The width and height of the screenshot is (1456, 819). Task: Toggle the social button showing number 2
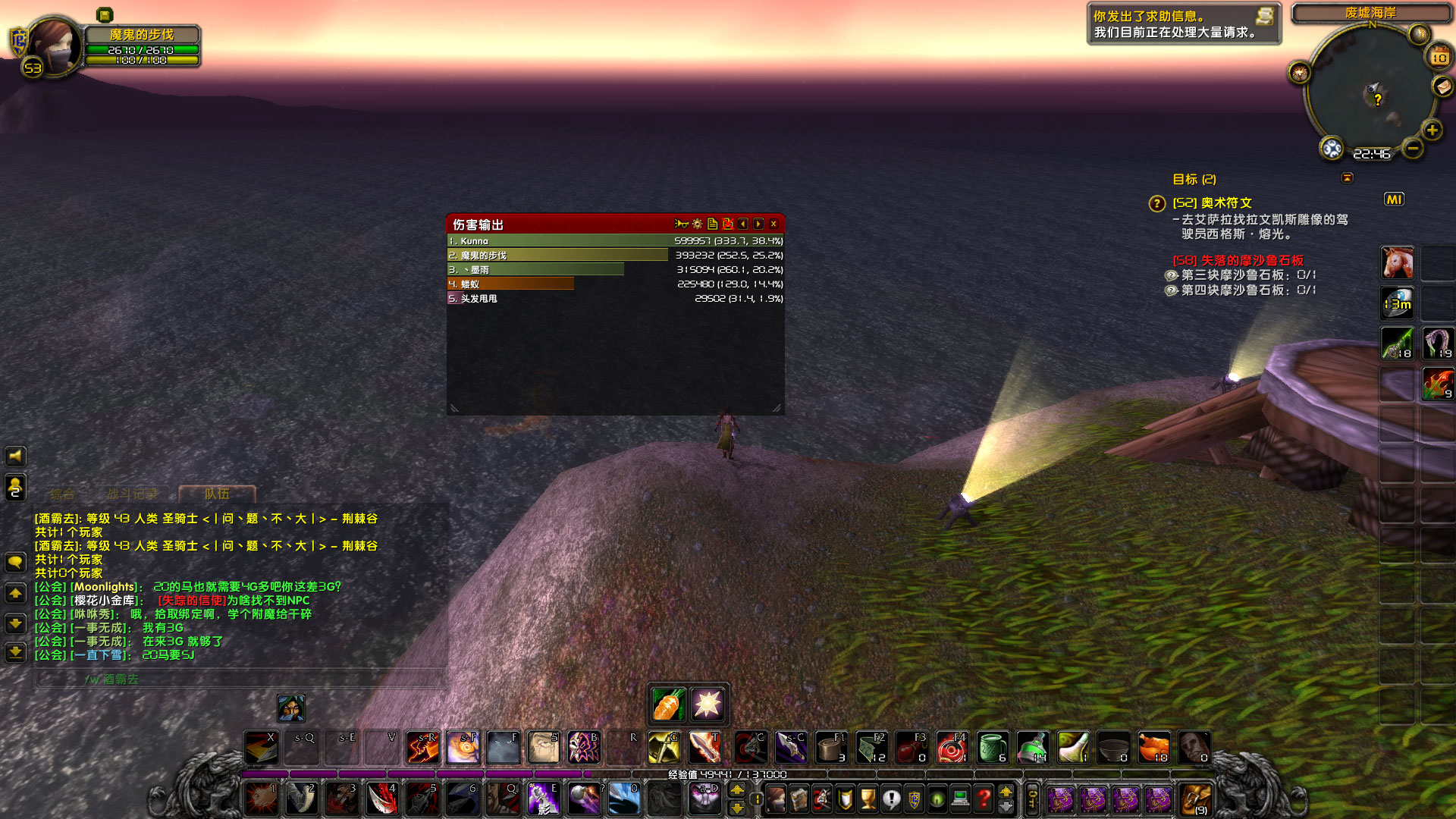coord(16,487)
